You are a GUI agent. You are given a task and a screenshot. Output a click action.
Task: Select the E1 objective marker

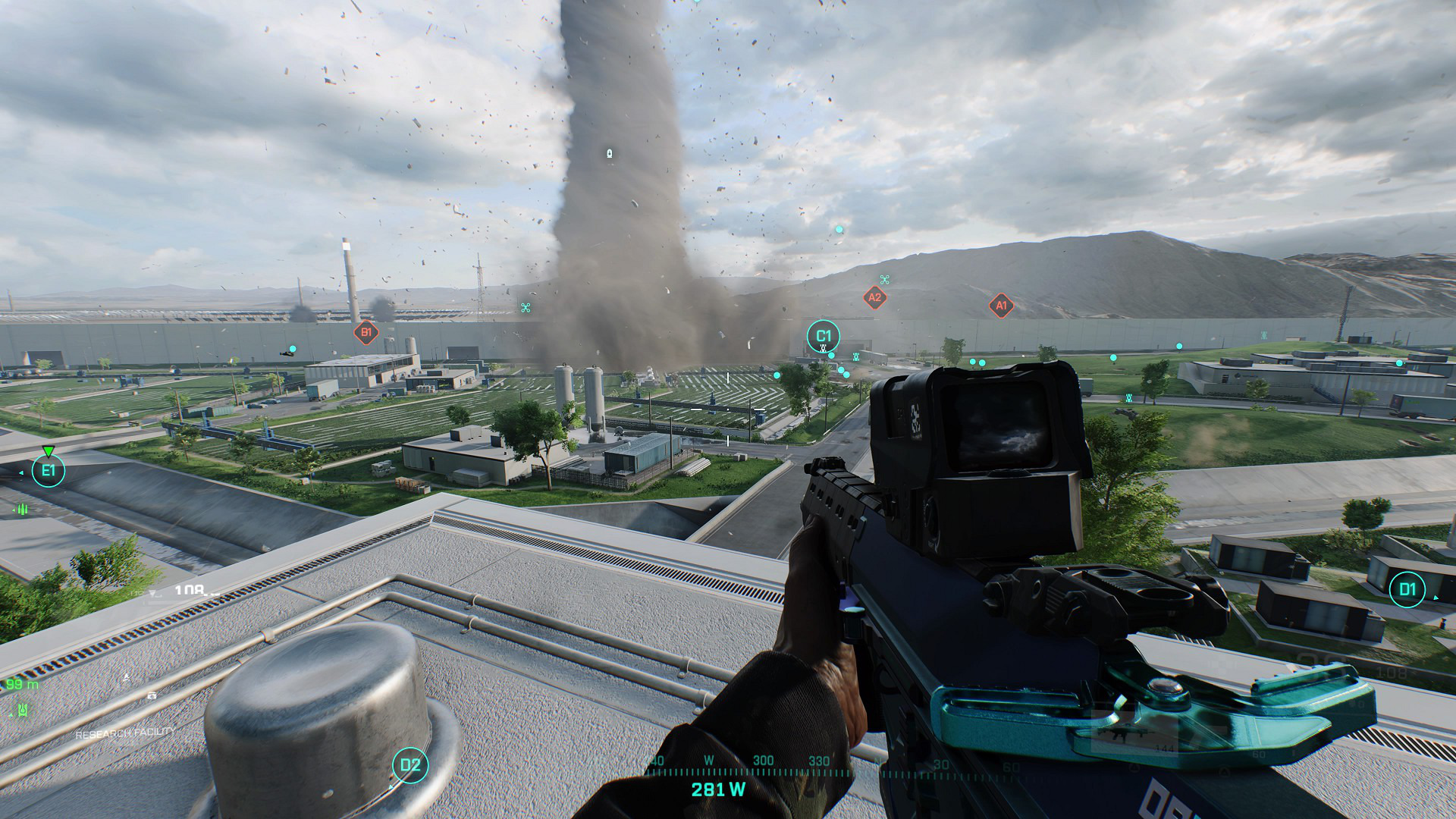(x=49, y=471)
